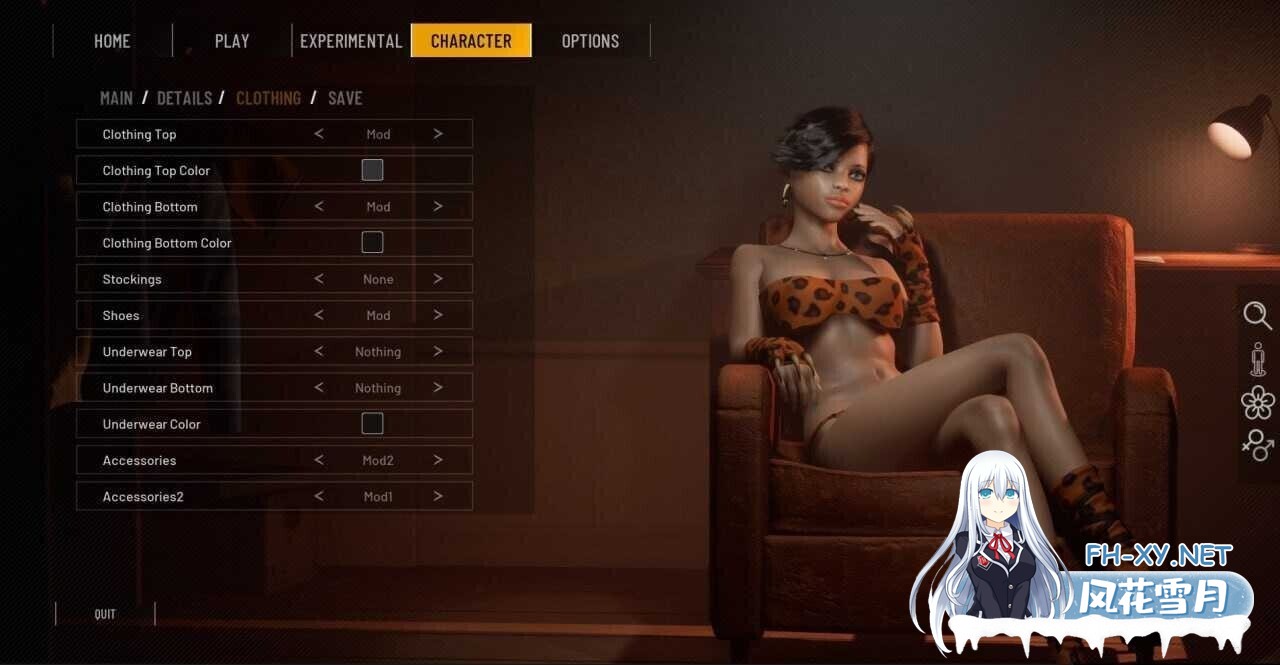This screenshot has width=1280, height=665.
Task: Open the Clothing Top Color swatch
Action: coord(372,170)
